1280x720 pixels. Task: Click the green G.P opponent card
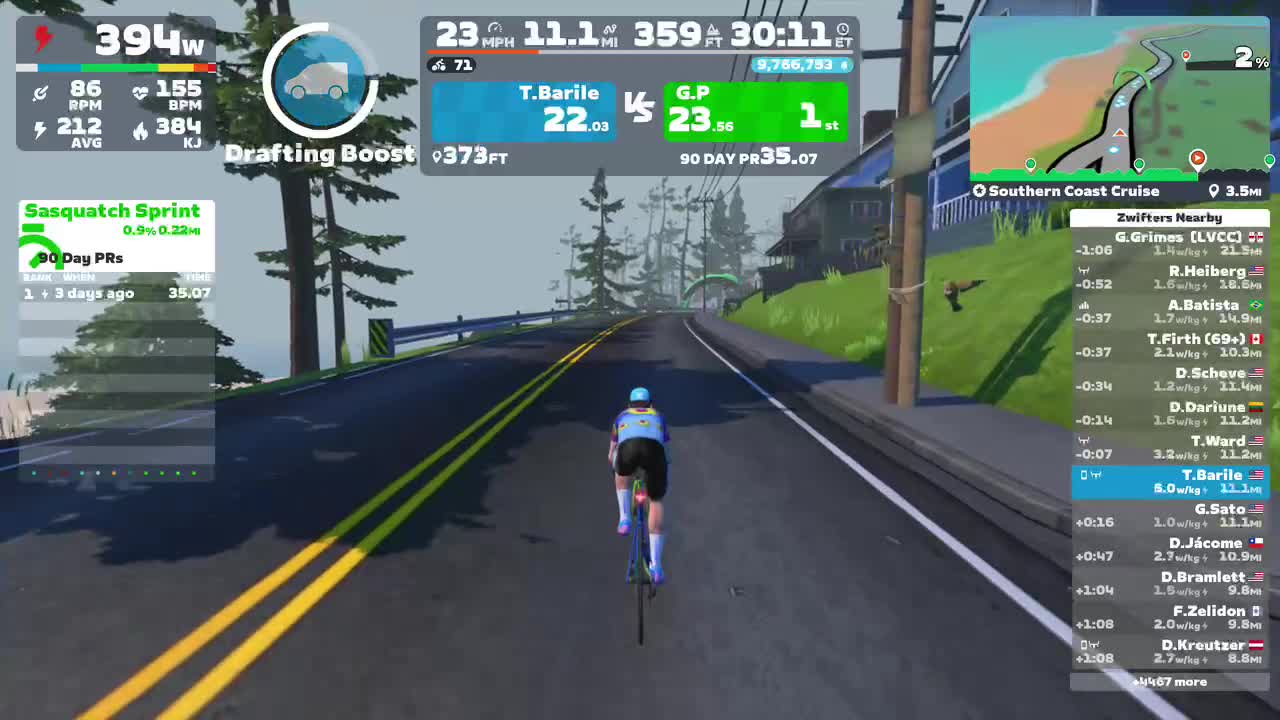pos(757,110)
